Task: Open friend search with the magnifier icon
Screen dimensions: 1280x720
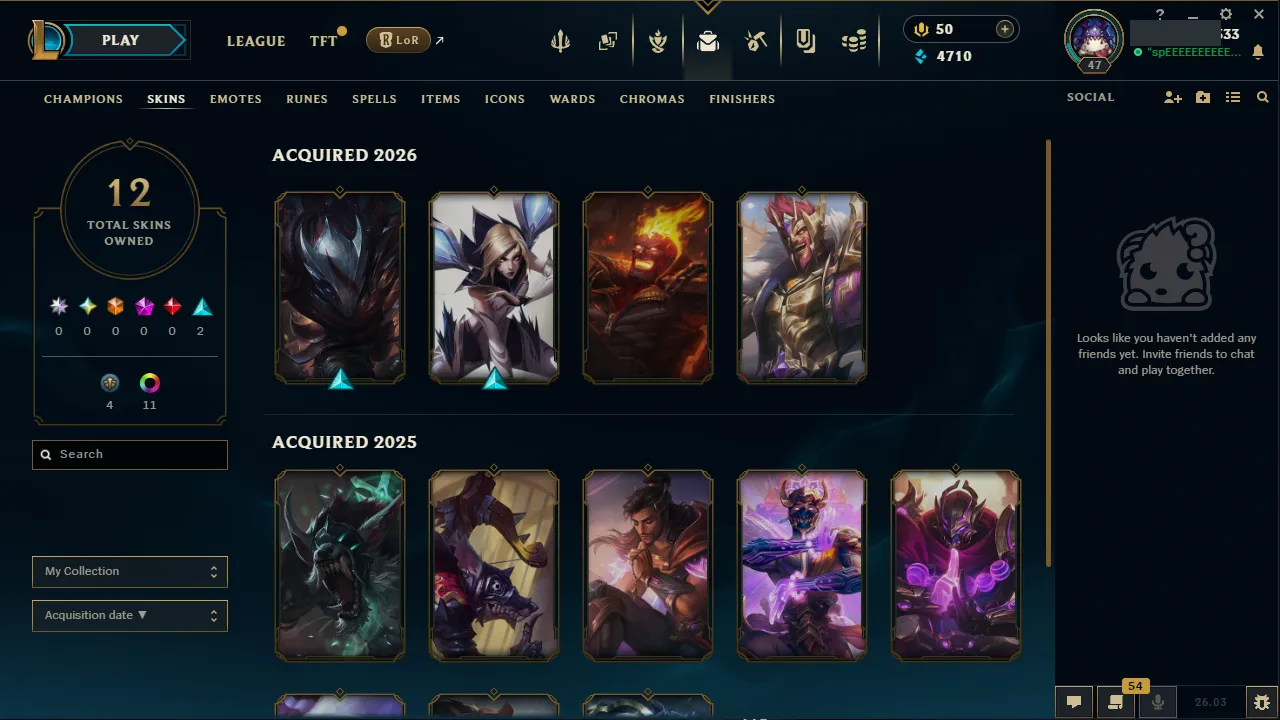Action: click(x=1262, y=97)
